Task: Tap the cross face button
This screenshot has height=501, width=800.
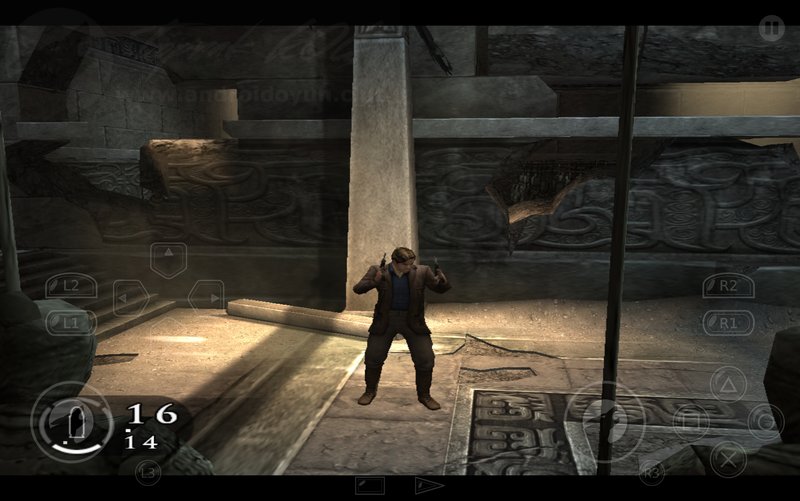Action: click(730, 459)
